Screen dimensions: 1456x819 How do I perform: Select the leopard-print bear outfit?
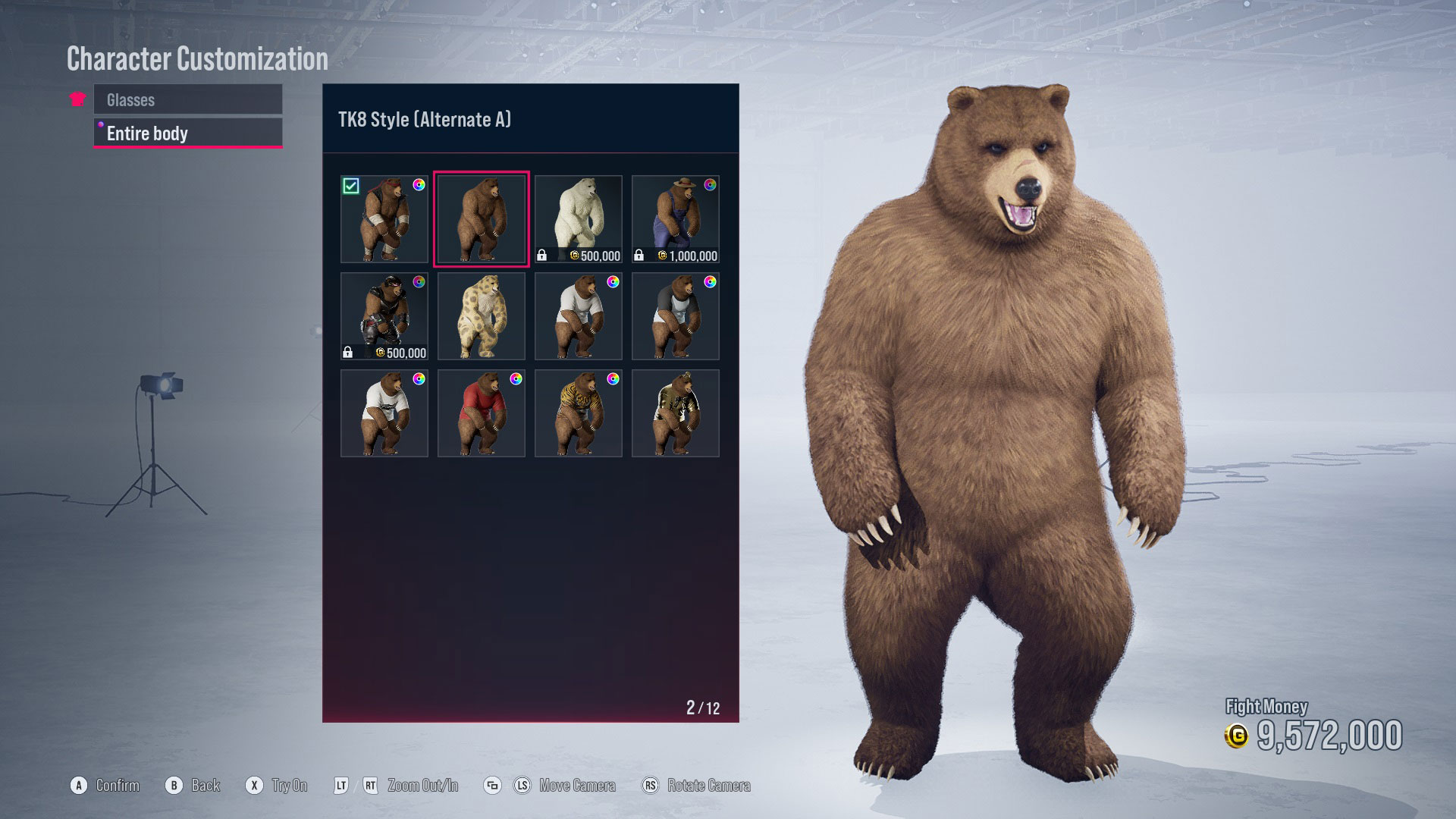pos(482,316)
